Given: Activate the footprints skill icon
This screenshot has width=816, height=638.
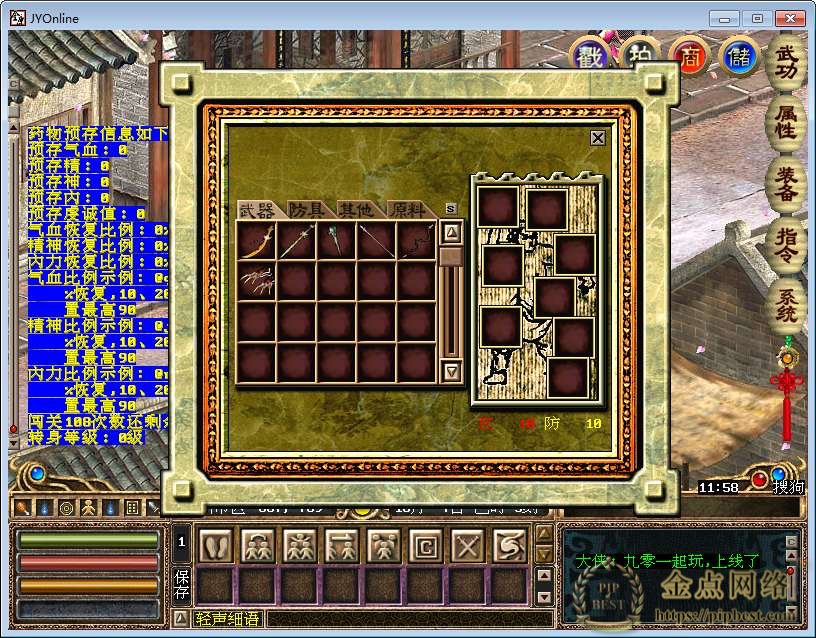Looking at the screenshot, I should tap(215, 546).
